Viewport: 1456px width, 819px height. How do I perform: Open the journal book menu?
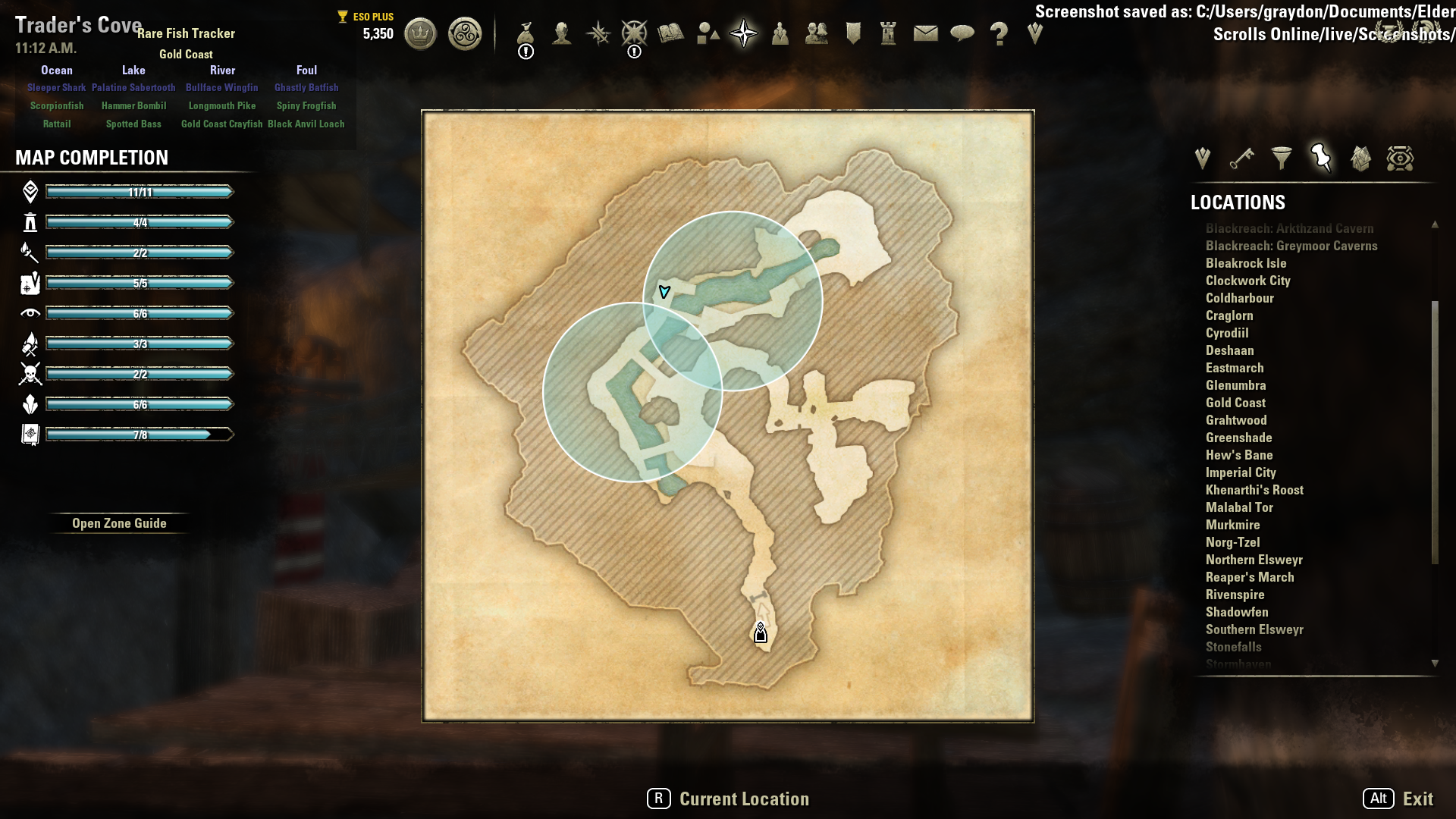[x=671, y=34]
